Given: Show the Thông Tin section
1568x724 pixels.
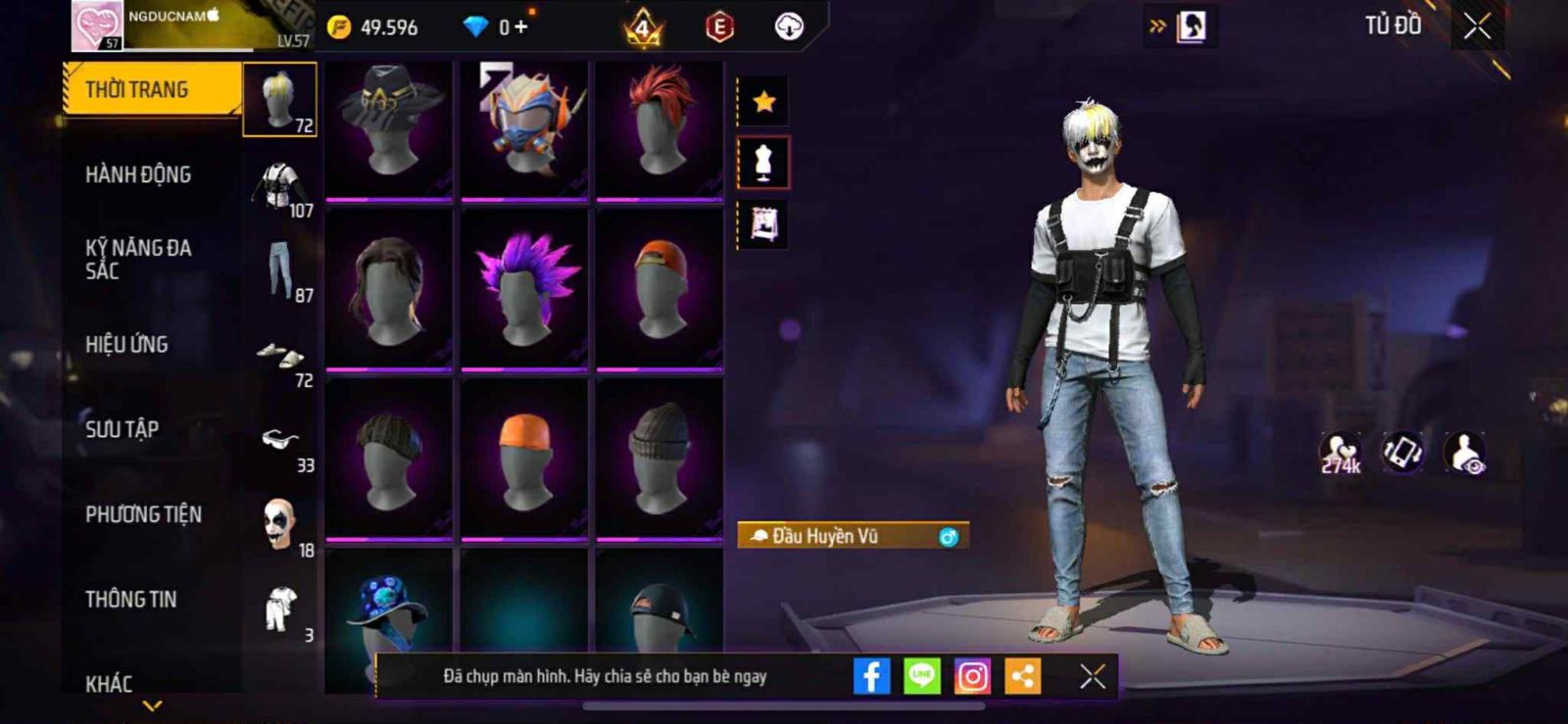Looking at the screenshot, I should click(x=130, y=599).
